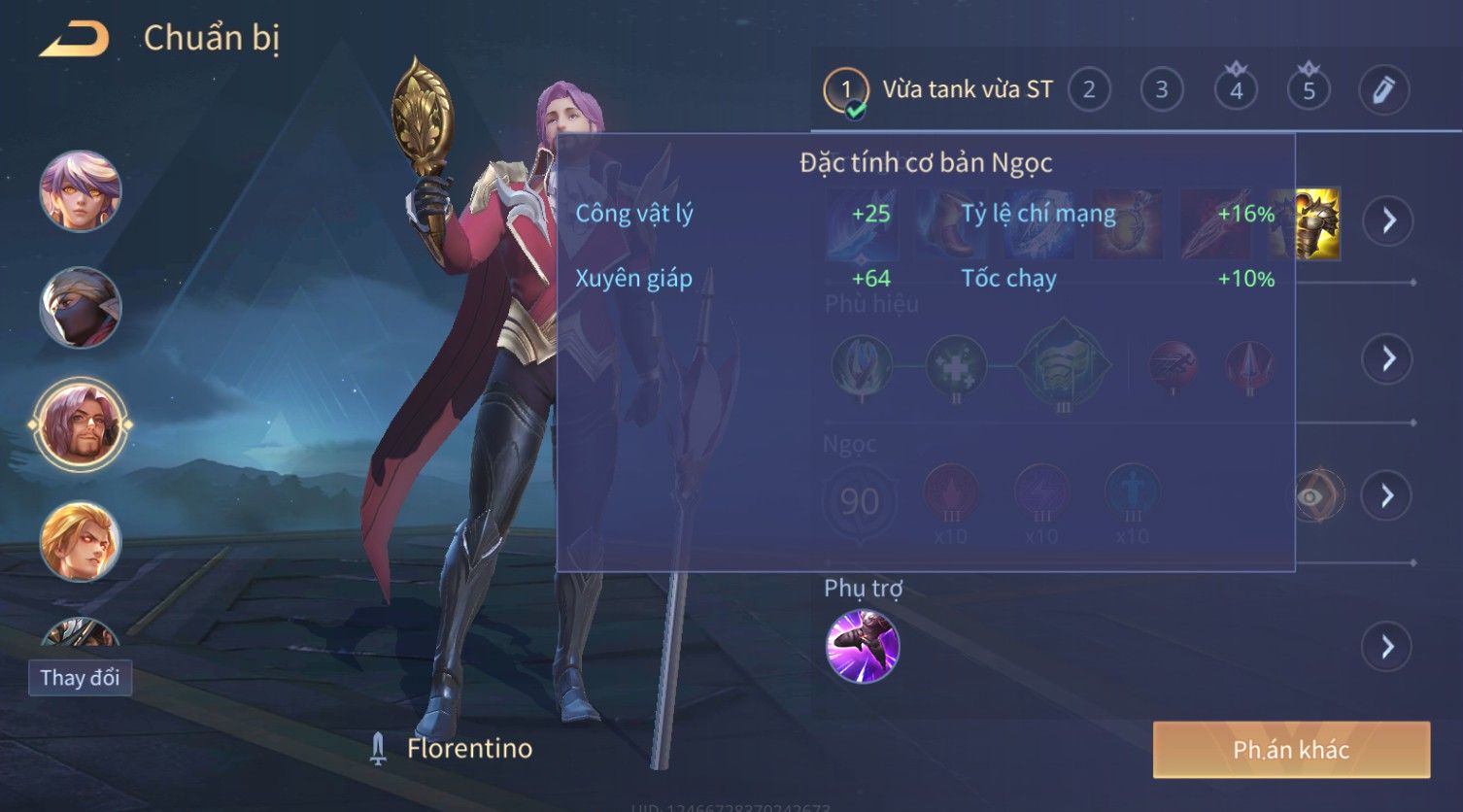Open the Ngọc arcana arrow

pyautogui.click(x=1387, y=496)
